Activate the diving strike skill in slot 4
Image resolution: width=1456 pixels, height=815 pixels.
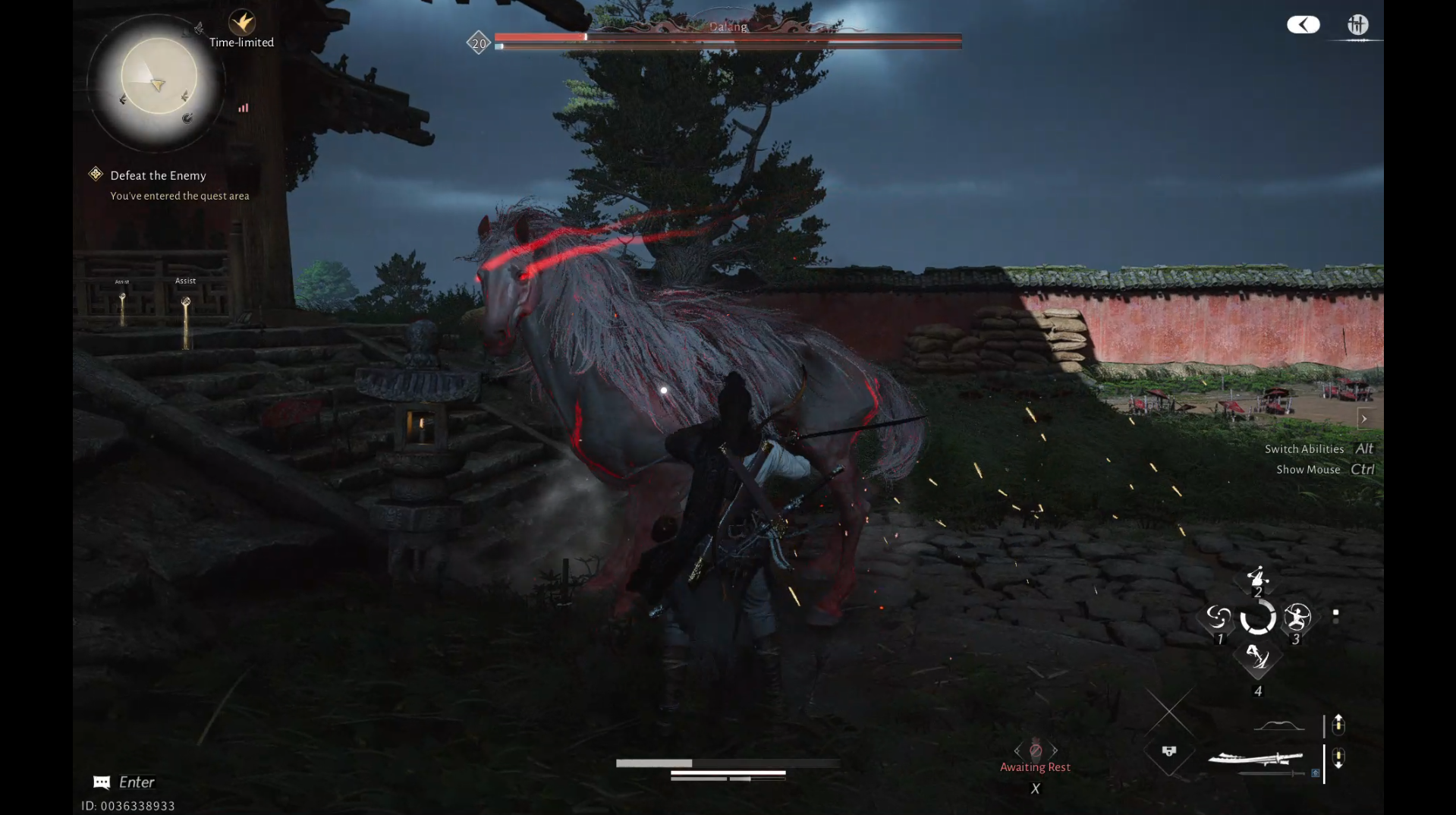point(1257,657)
